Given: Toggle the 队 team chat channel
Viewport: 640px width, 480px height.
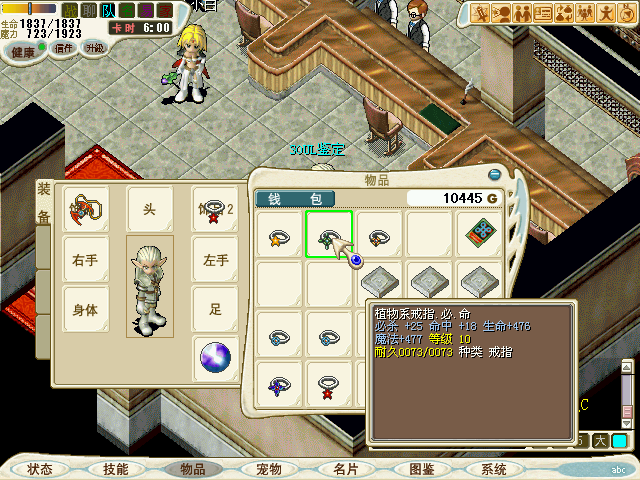Looking at the screenshot, I should 108,11.
